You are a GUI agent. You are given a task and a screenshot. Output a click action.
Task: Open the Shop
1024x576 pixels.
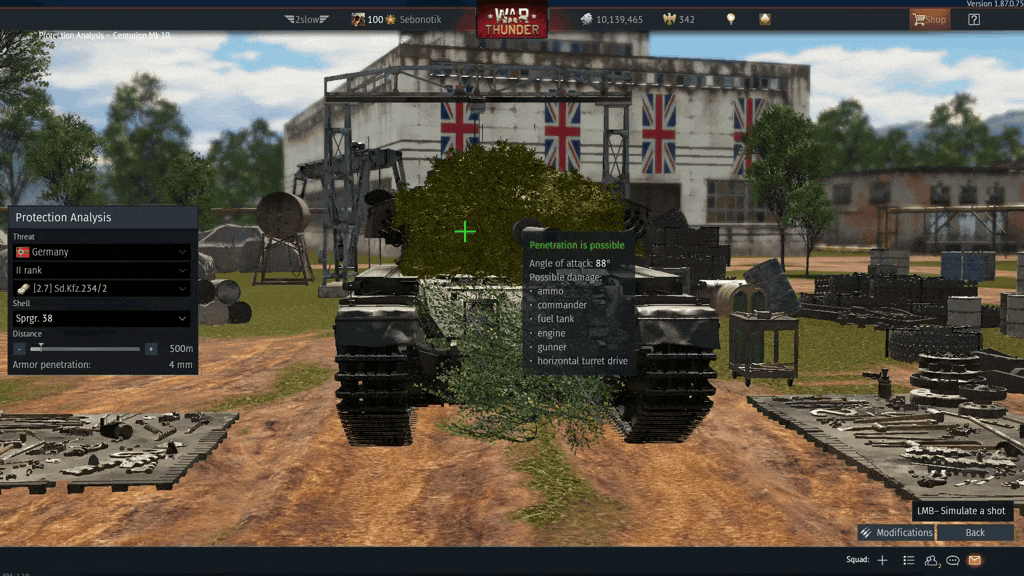click(x=929, y=19)
